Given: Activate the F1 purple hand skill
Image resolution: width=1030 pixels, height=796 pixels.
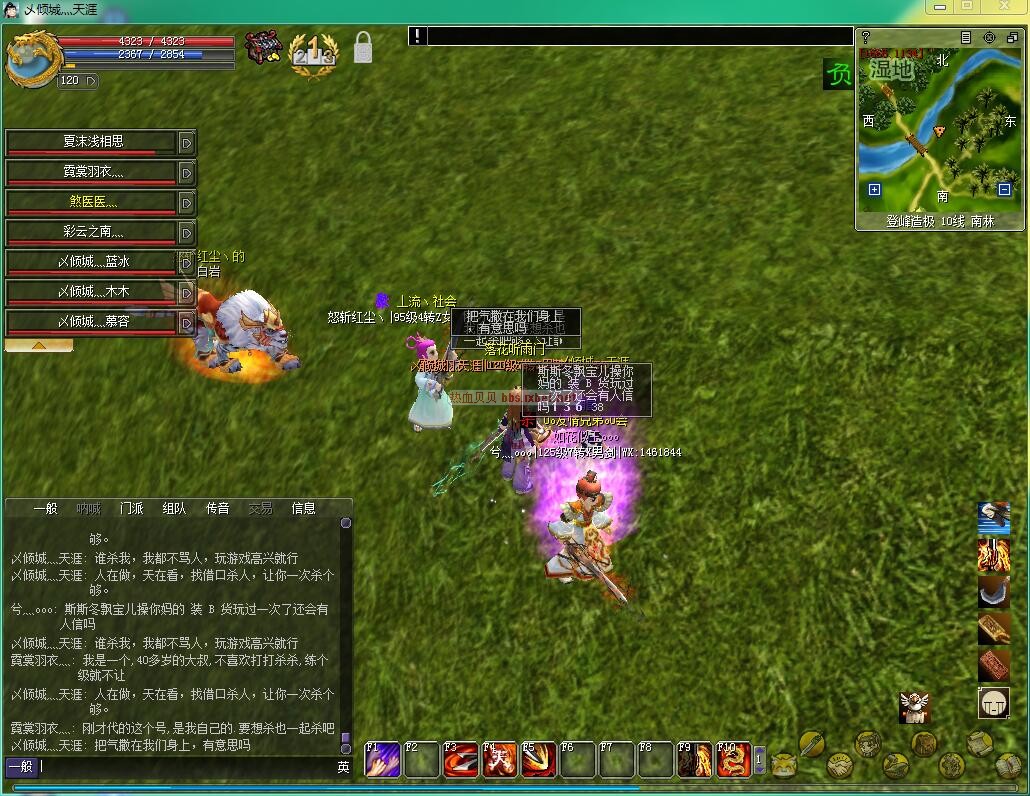Looking at the screenshot, I should point(382,761).
